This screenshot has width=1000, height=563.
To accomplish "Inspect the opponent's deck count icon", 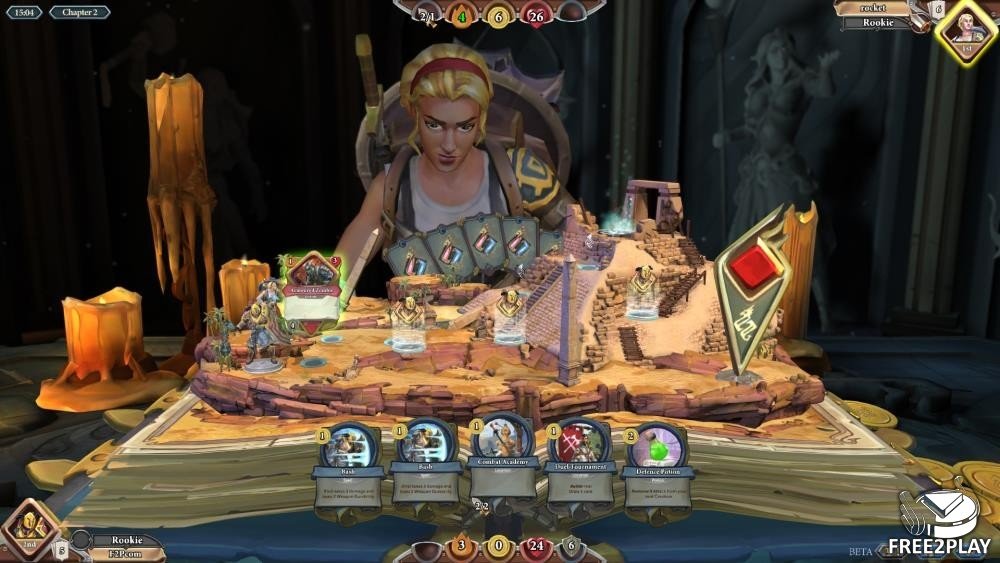I will (x=936, y=10).
